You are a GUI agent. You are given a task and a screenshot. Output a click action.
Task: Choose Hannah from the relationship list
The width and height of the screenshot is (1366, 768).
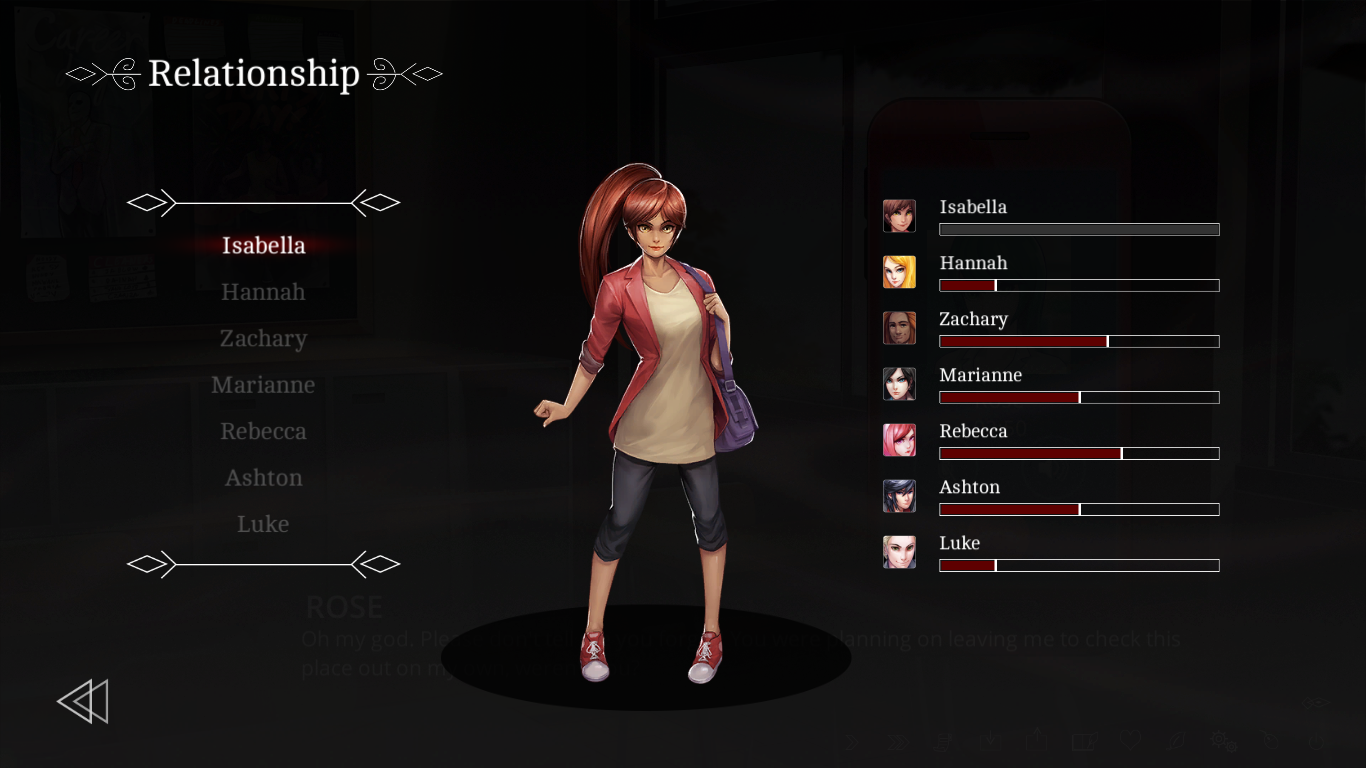pyautogui.click(x=263, y=292)
